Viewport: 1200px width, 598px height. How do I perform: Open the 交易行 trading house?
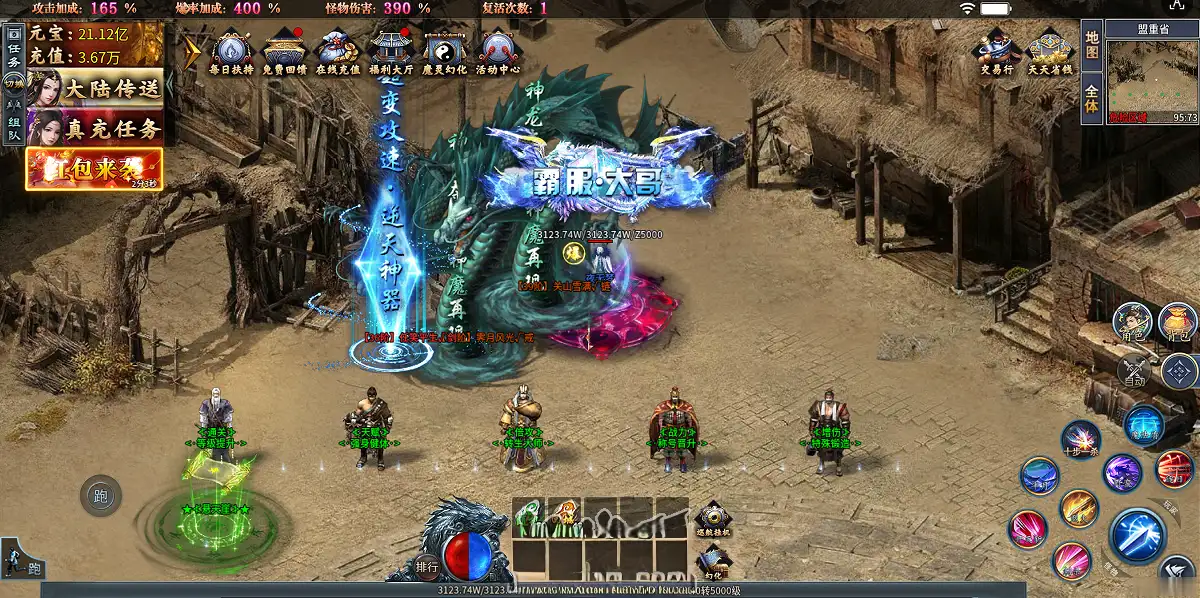pos(996,51)
